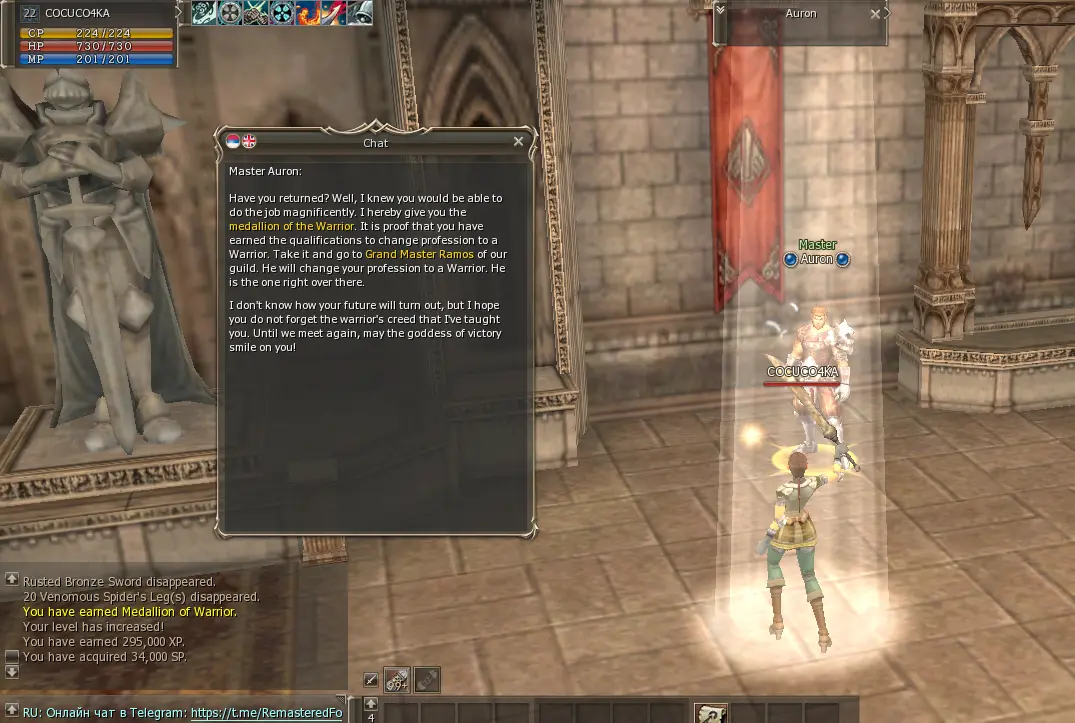Click the sword with red arrow buff
Image resolution: width=1075 pixels, height=723 pixels.
pos(333,12)
